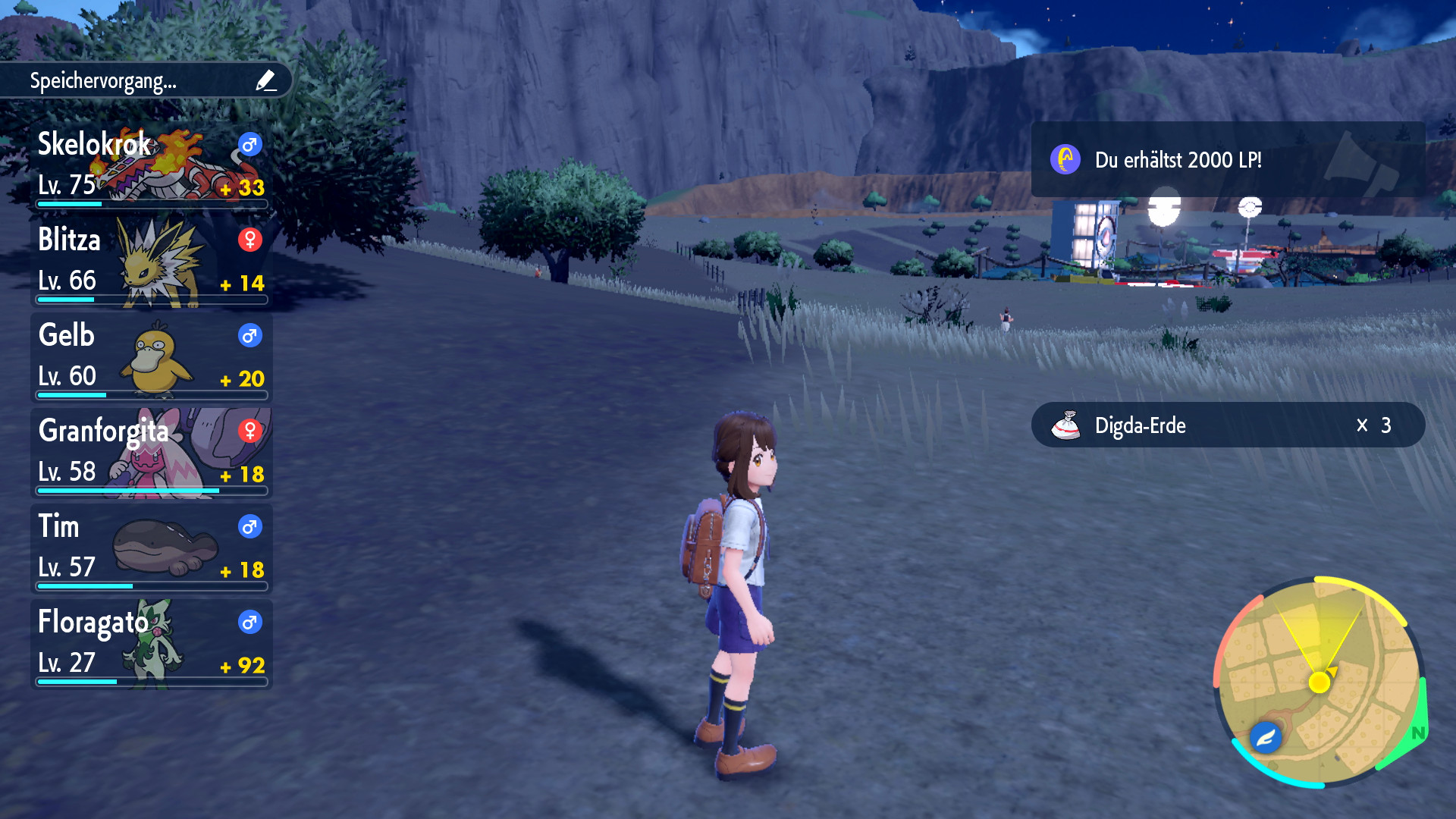The image size is (1456, 819).
Task: Click the 2000 LP reward notification
Action: pos(1227,160)
